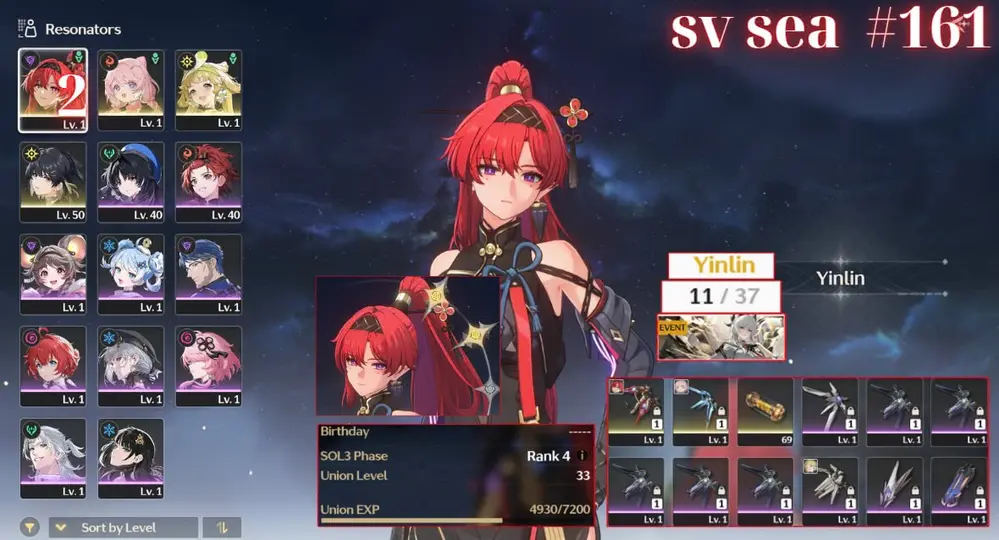The width and height of the screenshot is (999, 540).
Task: Select the golden tube item showing 69
Action: coord(765,411)
